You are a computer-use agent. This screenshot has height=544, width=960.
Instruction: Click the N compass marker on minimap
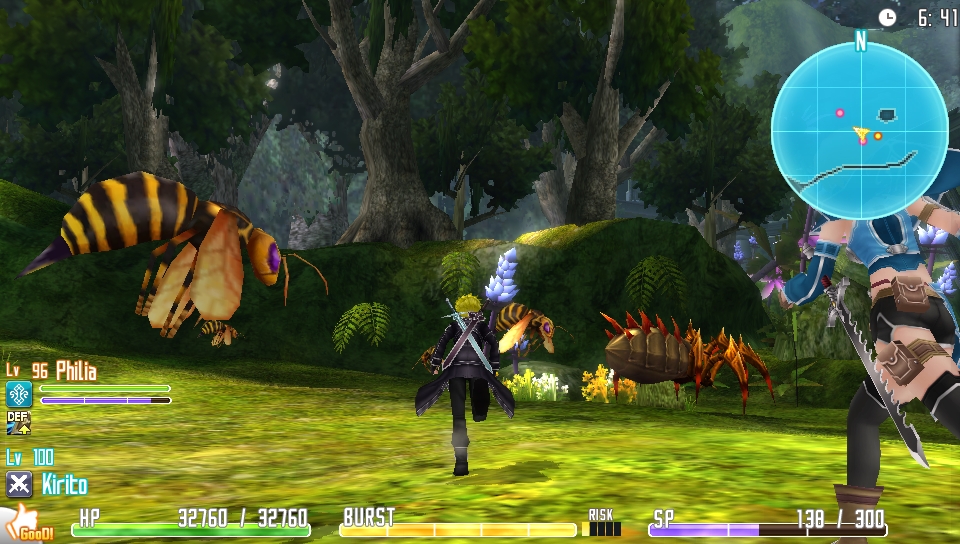860,40
